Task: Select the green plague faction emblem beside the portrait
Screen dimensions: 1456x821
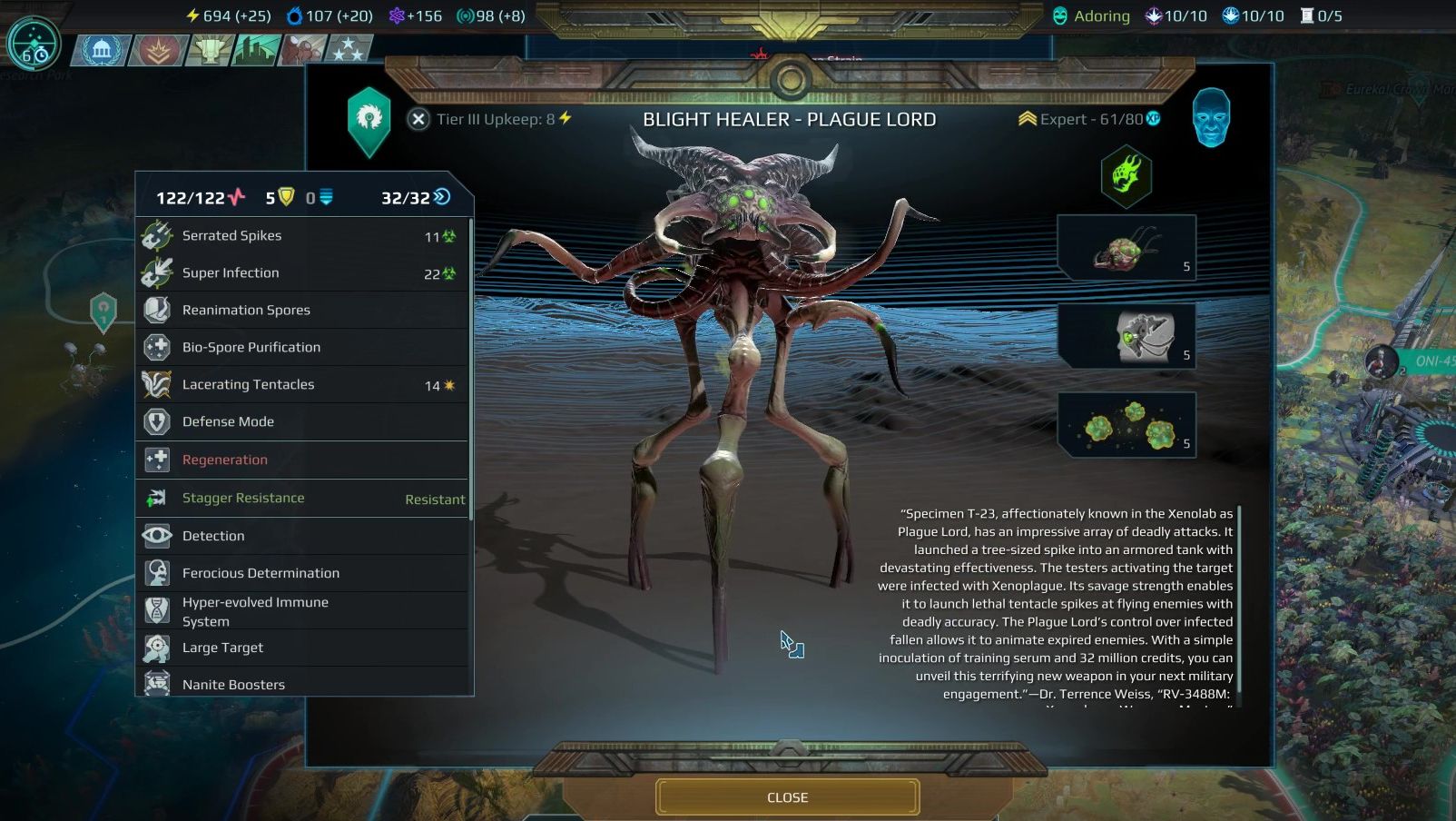Action: point(1126,176)
